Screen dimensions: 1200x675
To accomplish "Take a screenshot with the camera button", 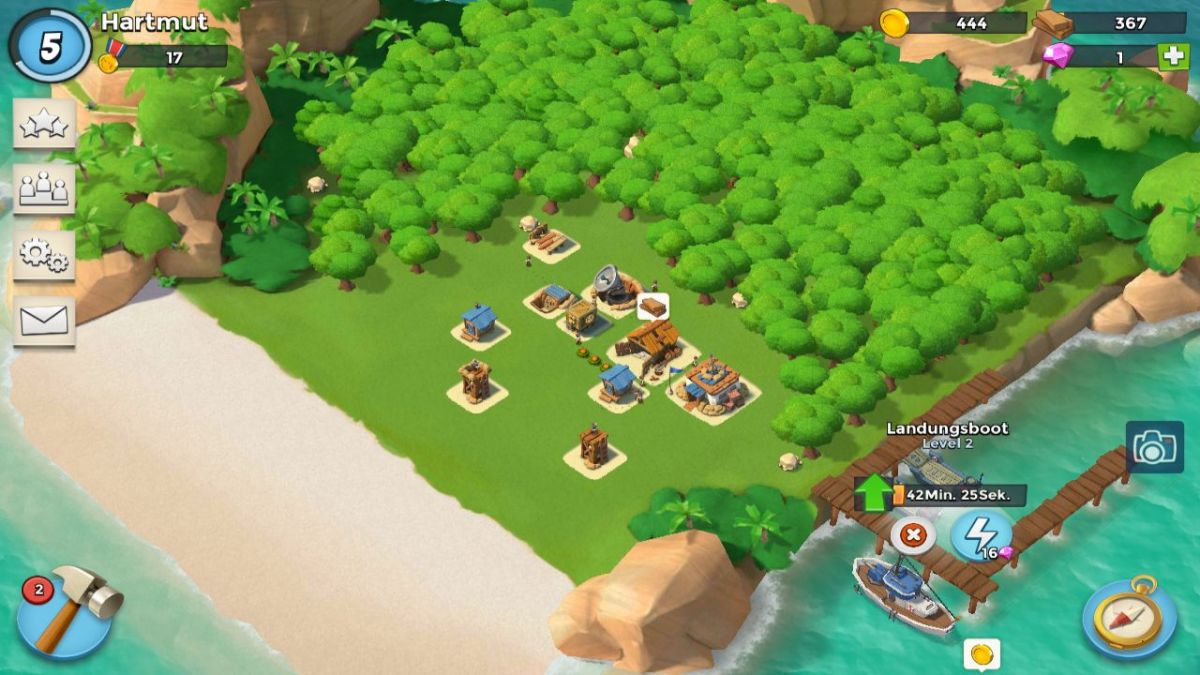I will [x=1154, y=447].
